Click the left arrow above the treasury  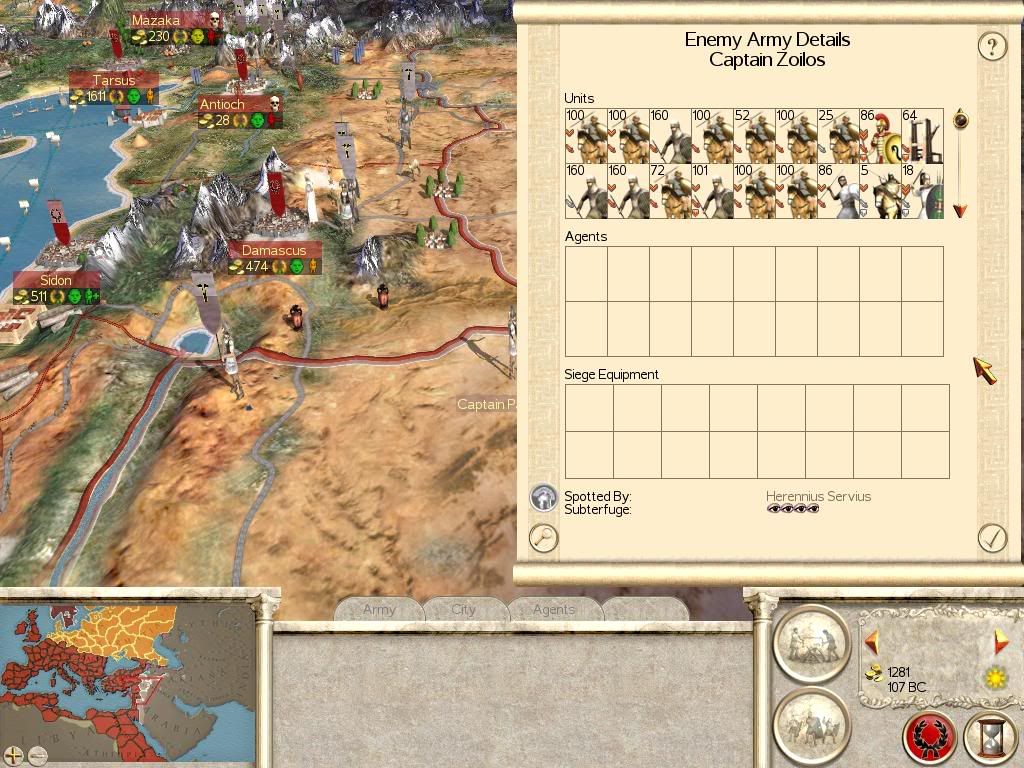click(871, 640)
